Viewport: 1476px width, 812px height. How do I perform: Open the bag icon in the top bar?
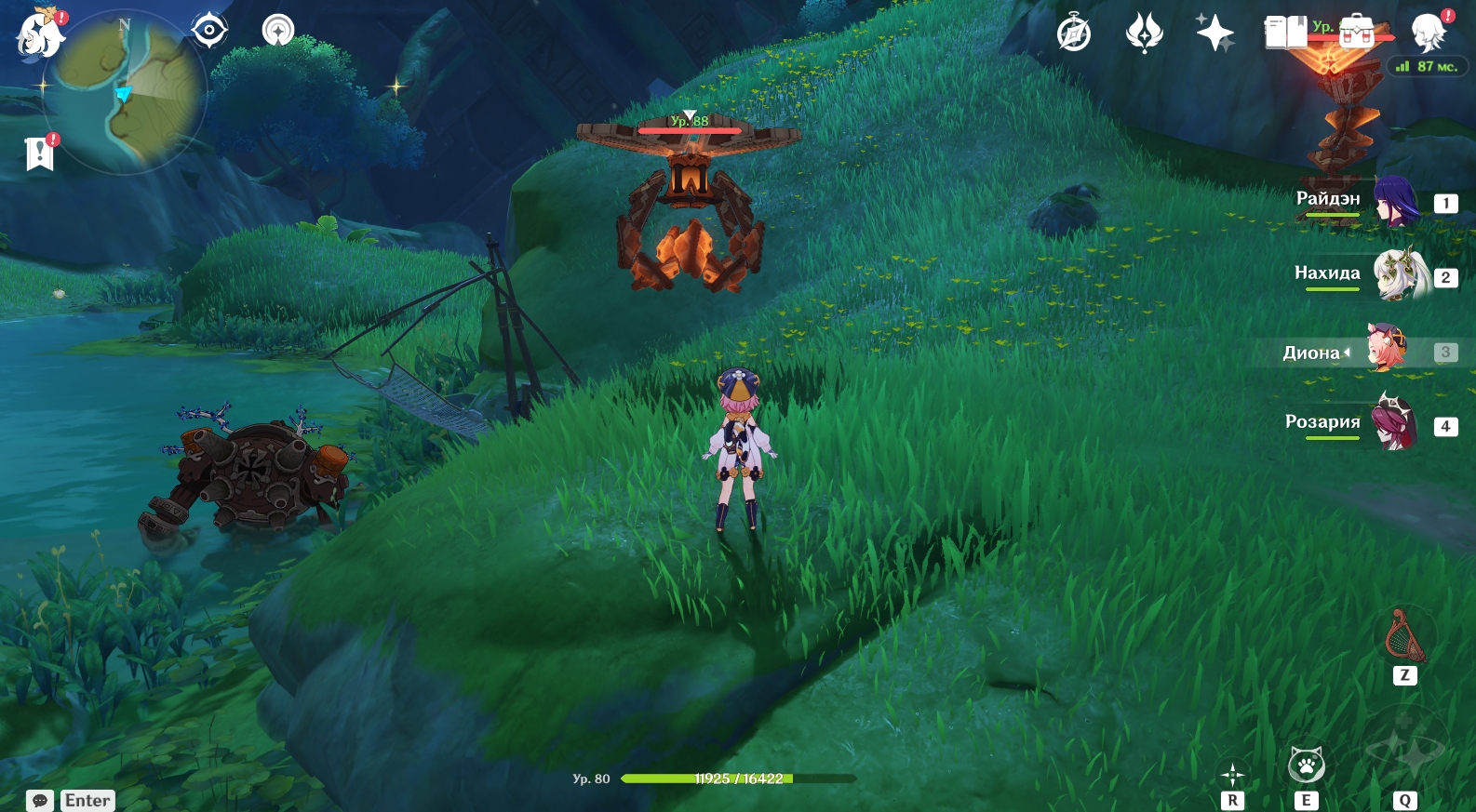(x=1356, y=33)
